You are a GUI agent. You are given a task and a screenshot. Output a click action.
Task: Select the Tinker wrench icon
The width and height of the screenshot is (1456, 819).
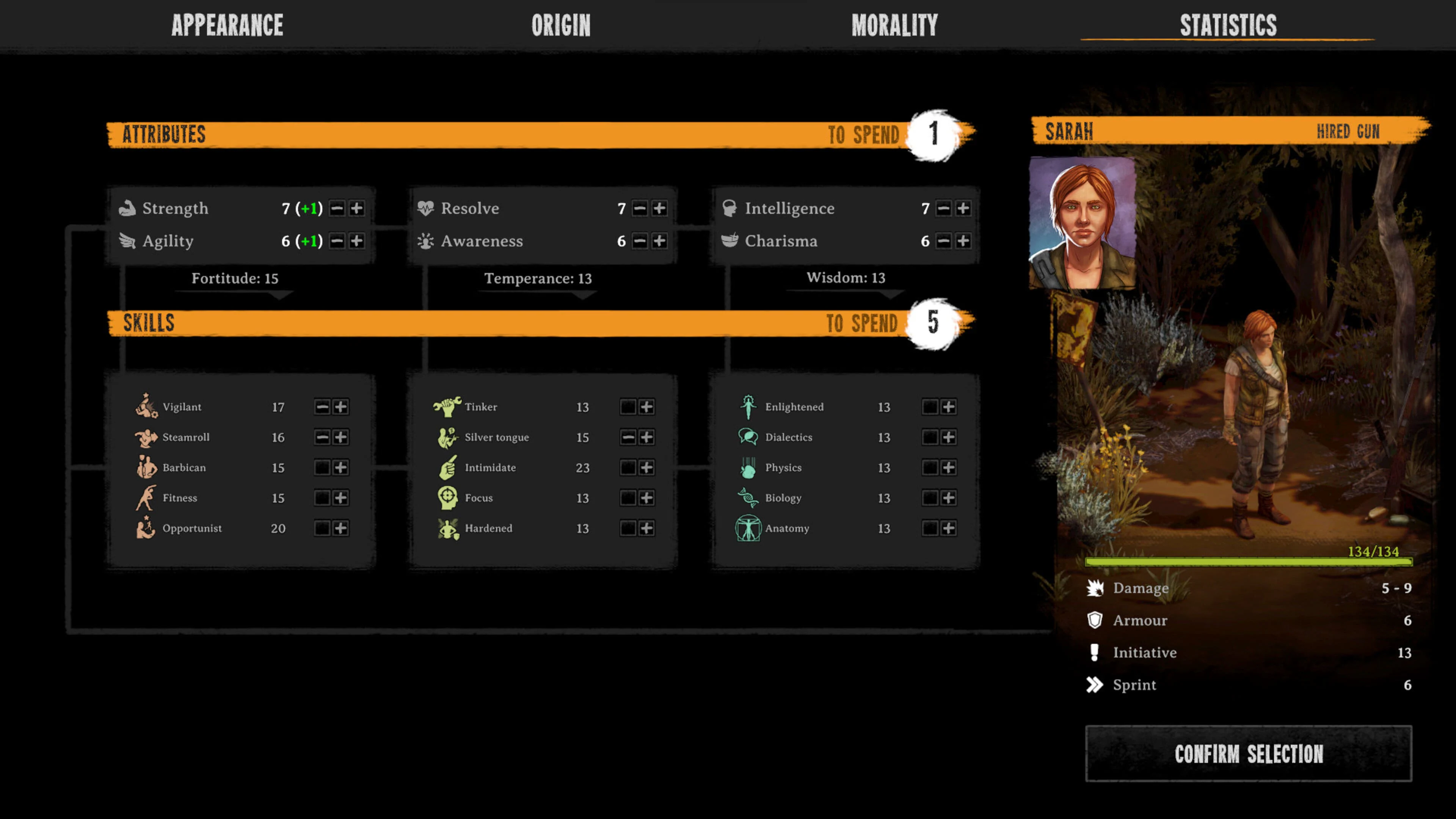pyautogui.click(x=448, y=406)
